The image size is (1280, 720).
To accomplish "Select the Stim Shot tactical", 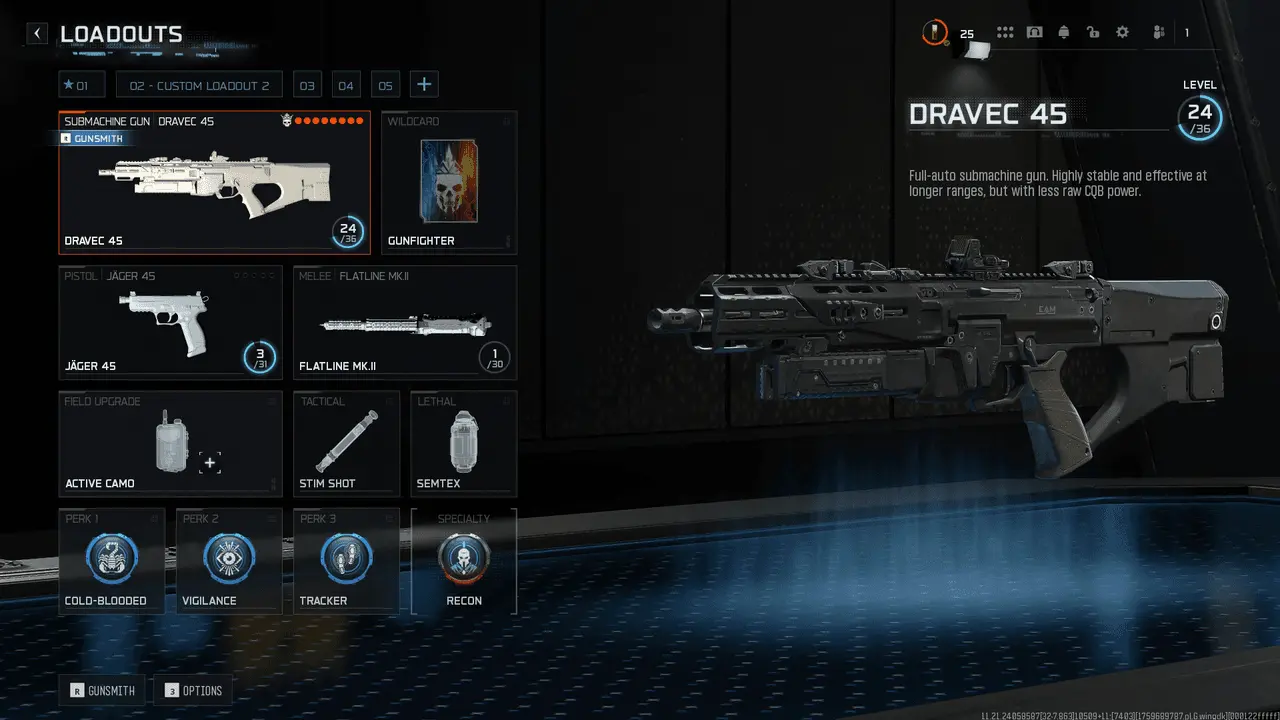I will [x=346, y=440].
